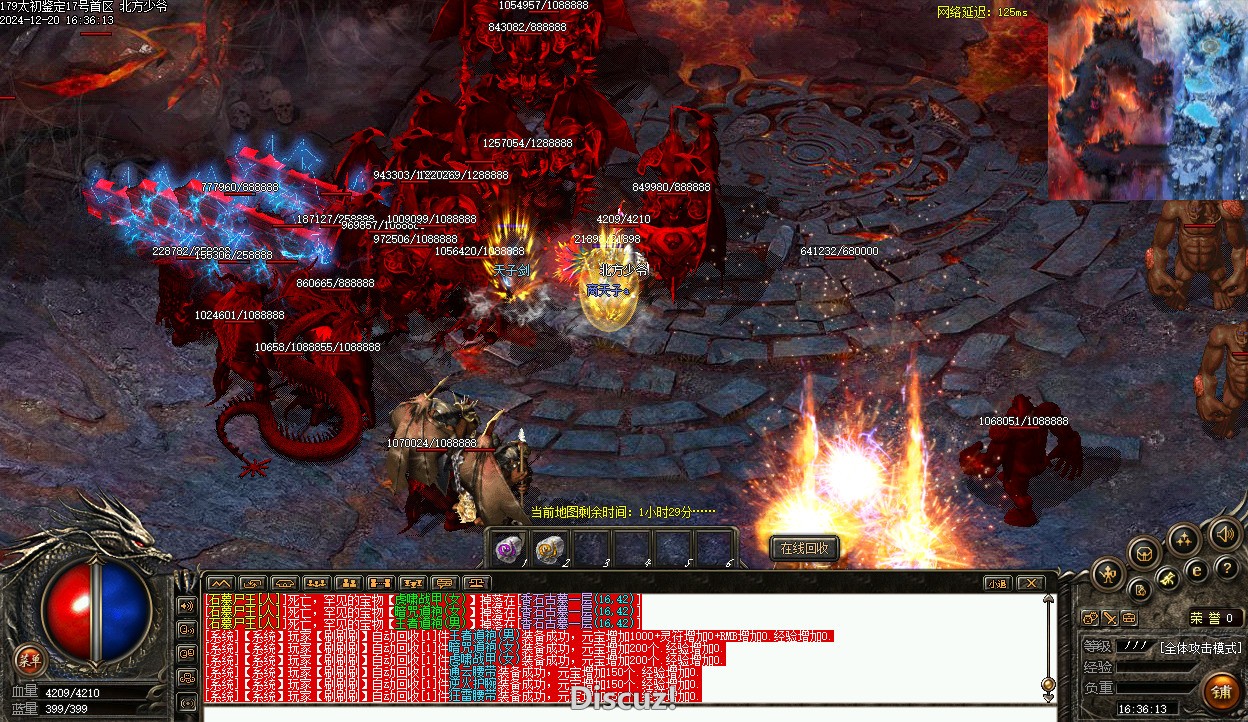
Task: Close the chat panel with X
Action: click(x=1030, y=583)
